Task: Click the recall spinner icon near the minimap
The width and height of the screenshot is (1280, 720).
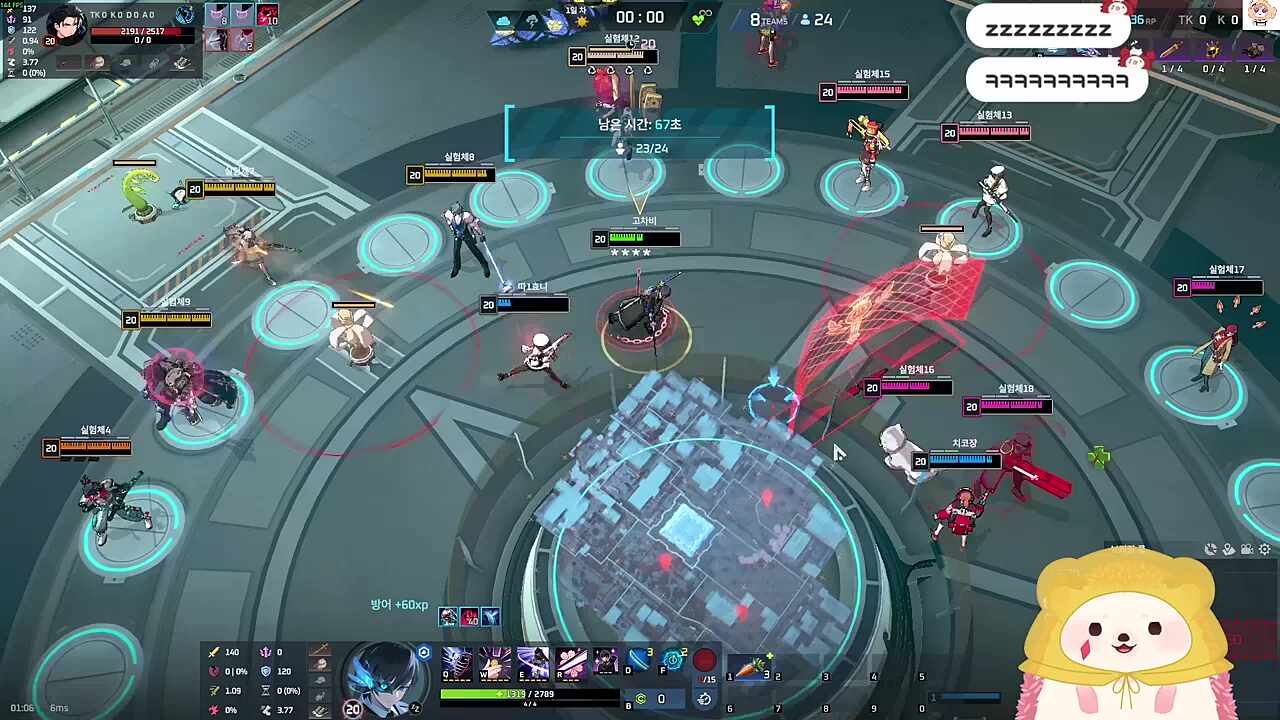Action: 703,699
